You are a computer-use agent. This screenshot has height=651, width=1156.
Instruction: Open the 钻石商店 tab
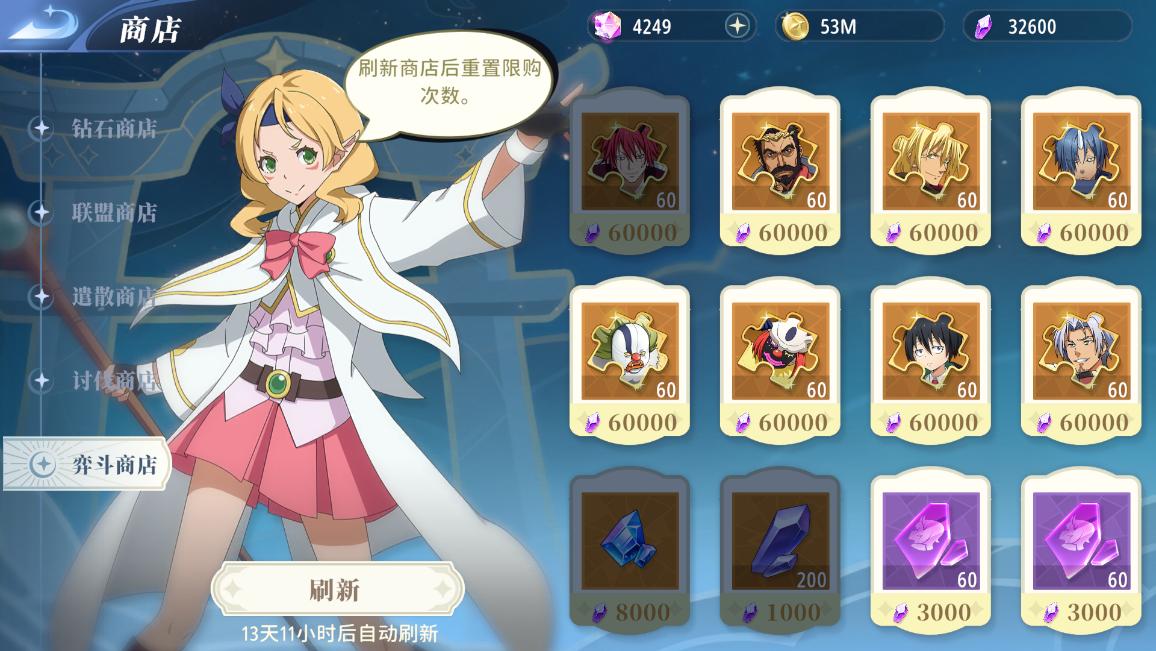[113, 129]
